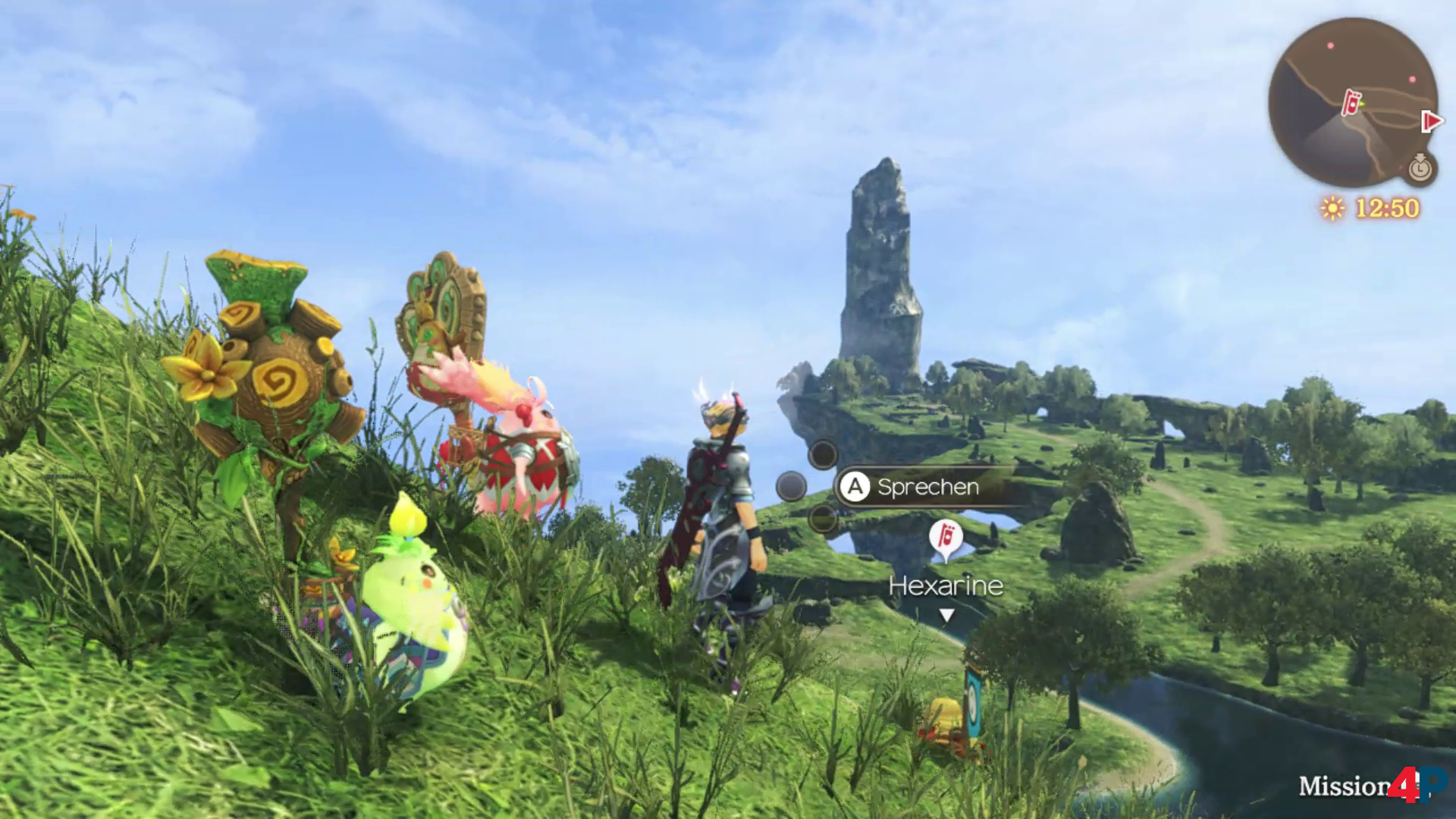The width and height of the screenshot is (1456, 819).
Task: Click the clock icon beside the minimap
Action: (1421, 168)
